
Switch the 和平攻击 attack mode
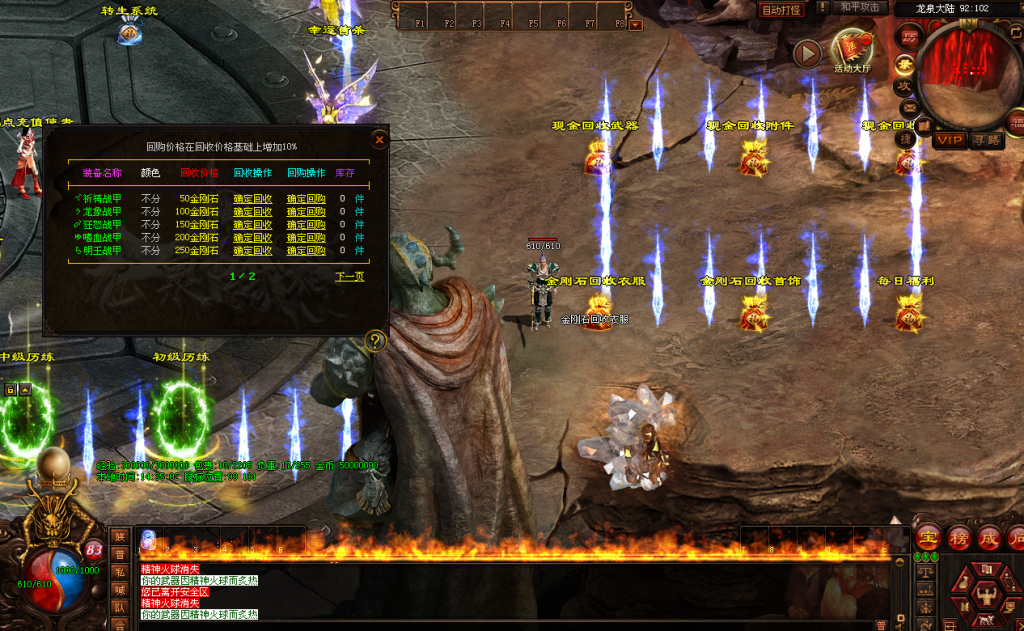click(x=859, y=8)
